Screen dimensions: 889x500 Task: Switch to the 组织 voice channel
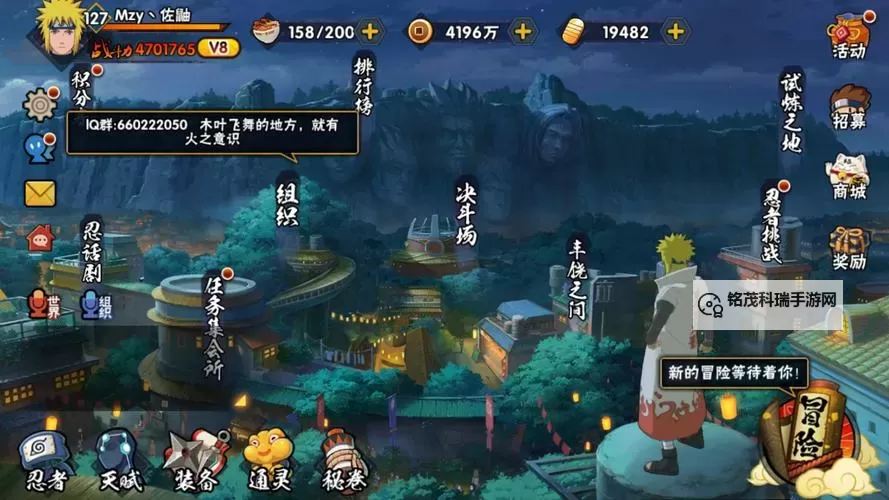pyautogui.click(x=95, y=304)
